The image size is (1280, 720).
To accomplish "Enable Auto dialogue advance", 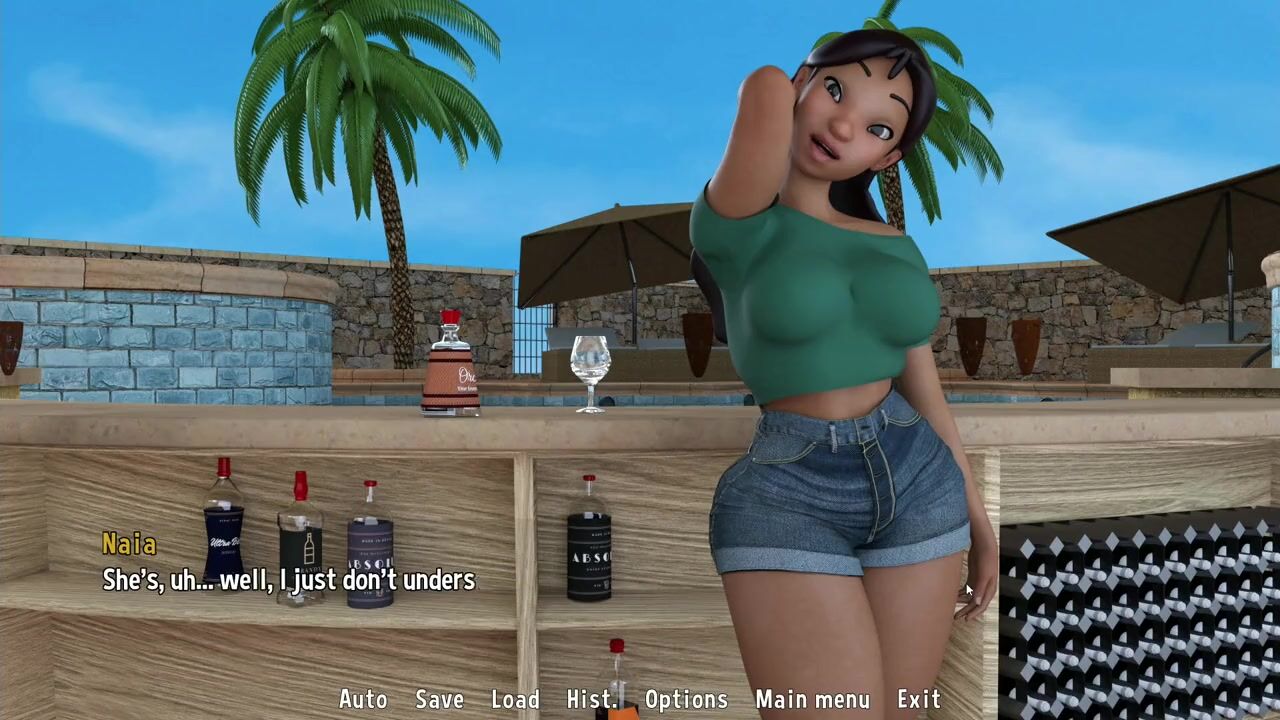I will pyautogui.click(x=363, y=700).
